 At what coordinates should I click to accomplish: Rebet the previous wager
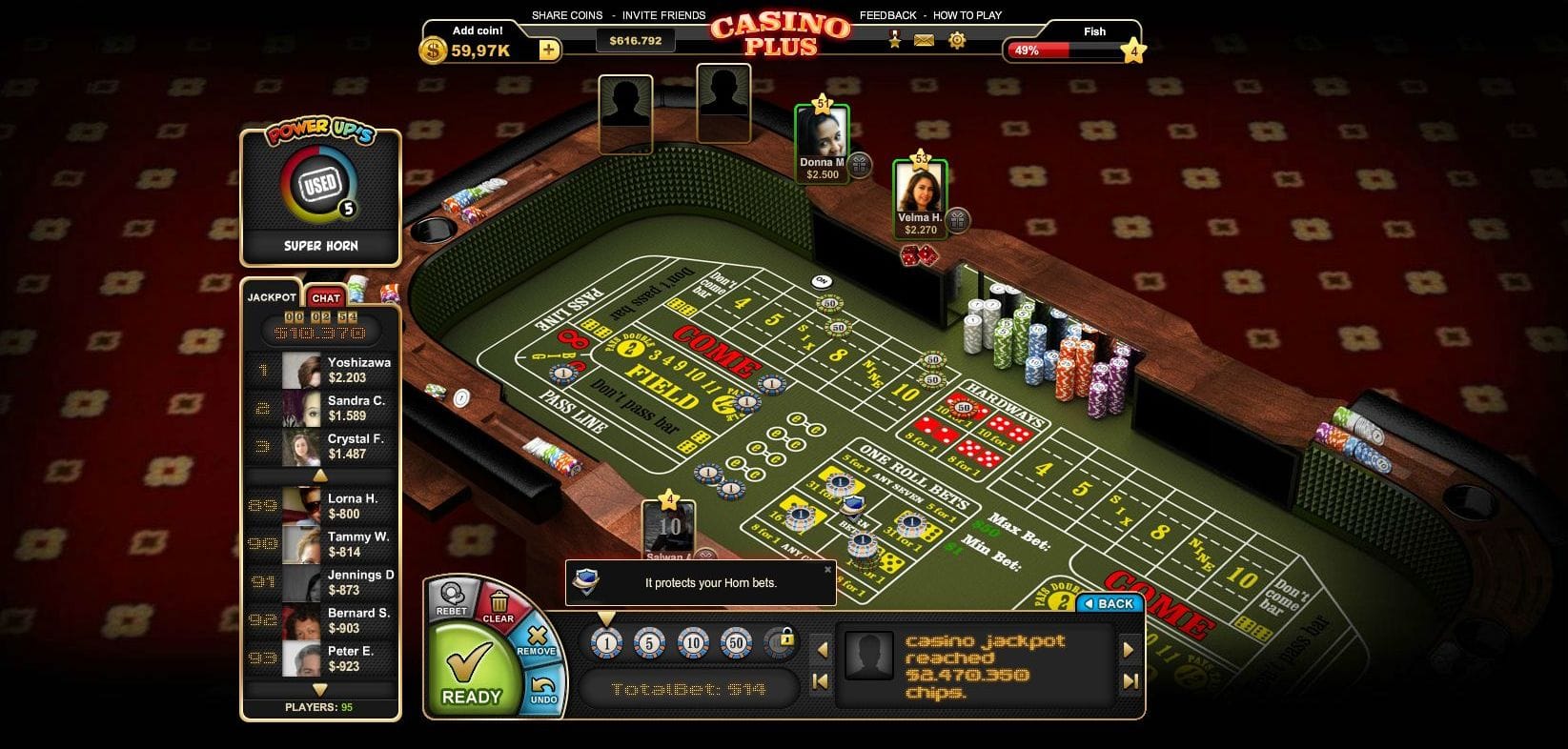click(x=451, y=597)
